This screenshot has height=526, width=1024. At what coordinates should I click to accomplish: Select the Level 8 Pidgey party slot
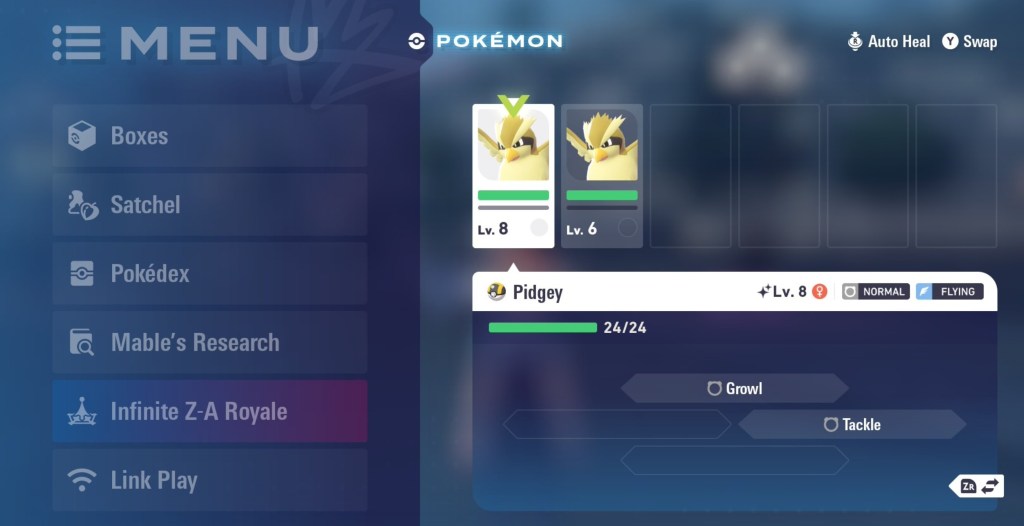pos(513,175)
